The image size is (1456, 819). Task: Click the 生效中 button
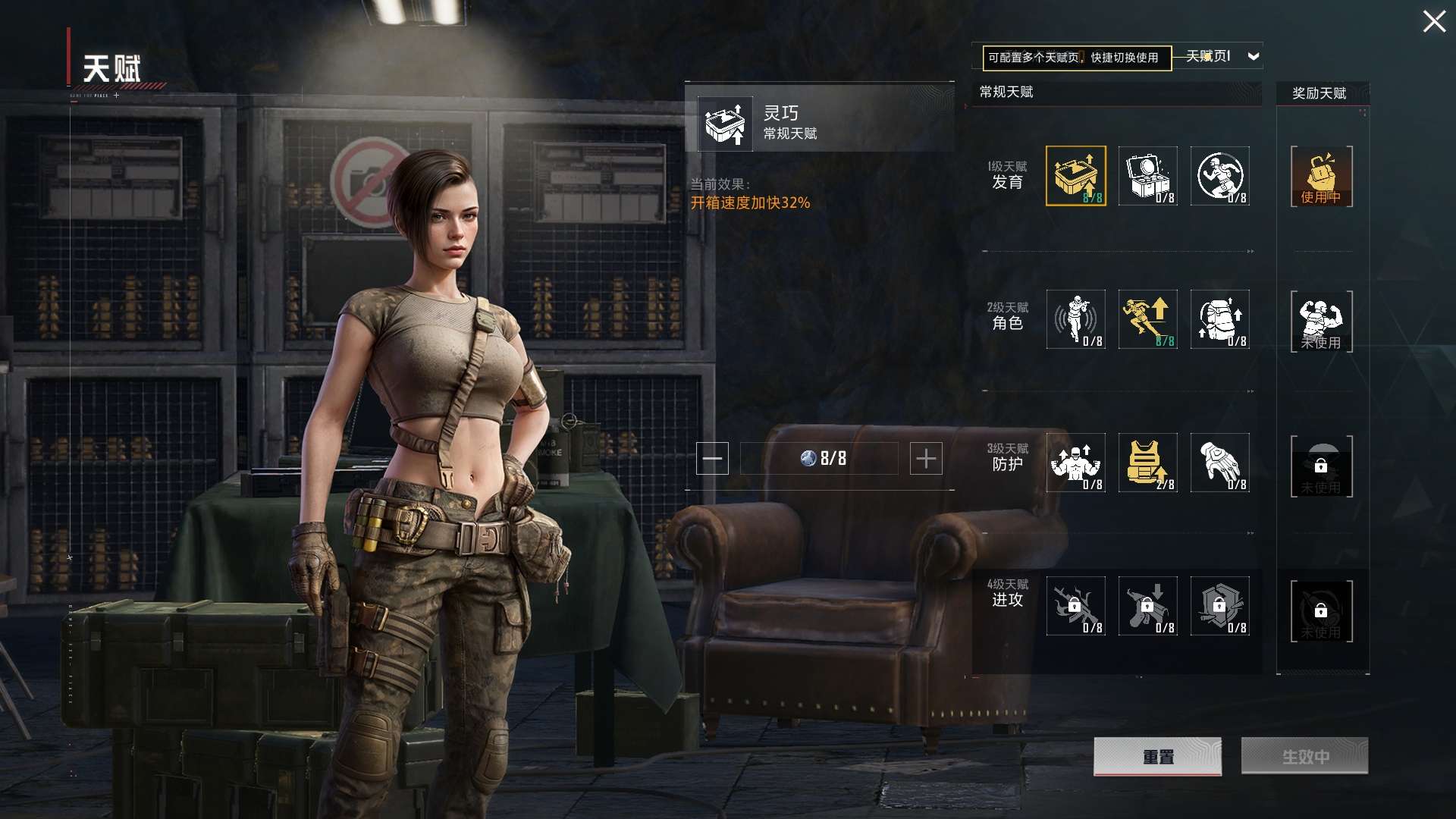pyautogui.click(x=1304, y=756)
